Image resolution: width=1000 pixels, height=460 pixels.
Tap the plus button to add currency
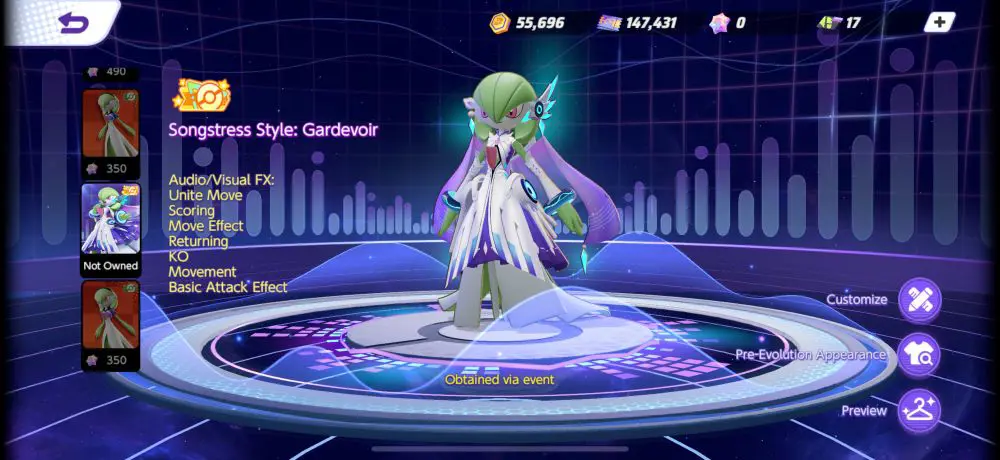coord(939,22)
